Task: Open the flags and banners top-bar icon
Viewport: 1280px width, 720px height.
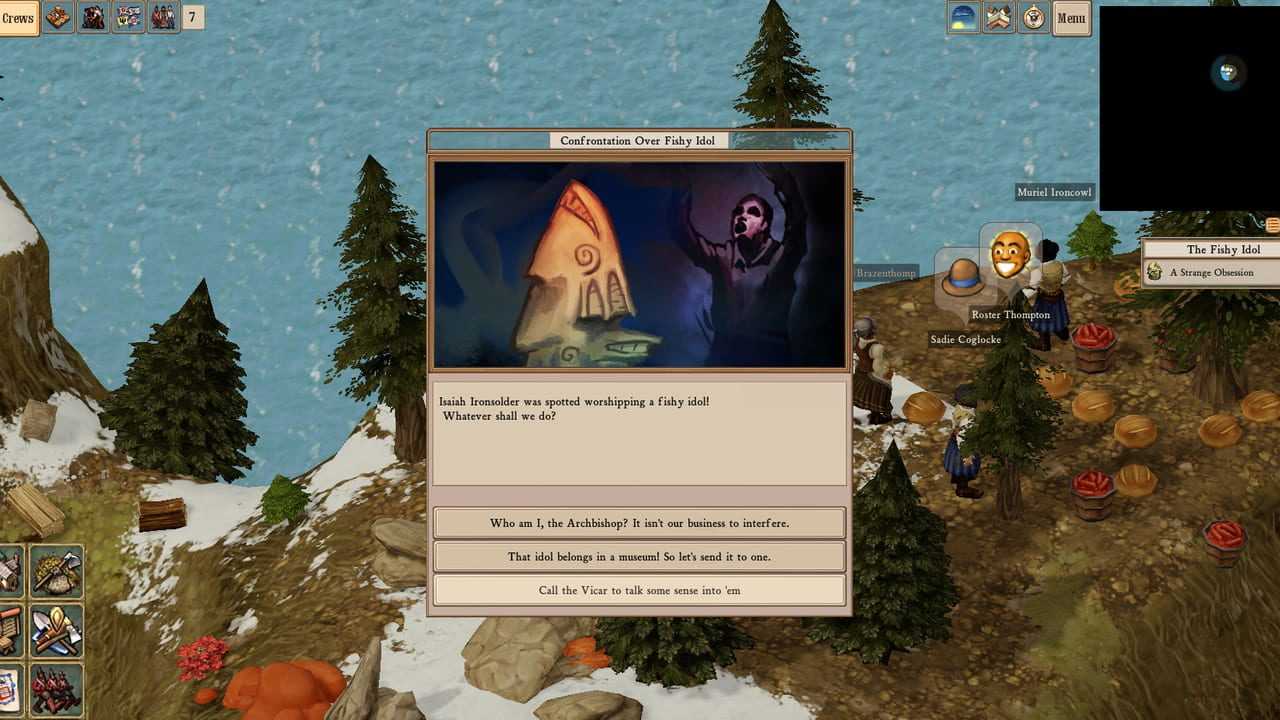Action: point(128,18)
